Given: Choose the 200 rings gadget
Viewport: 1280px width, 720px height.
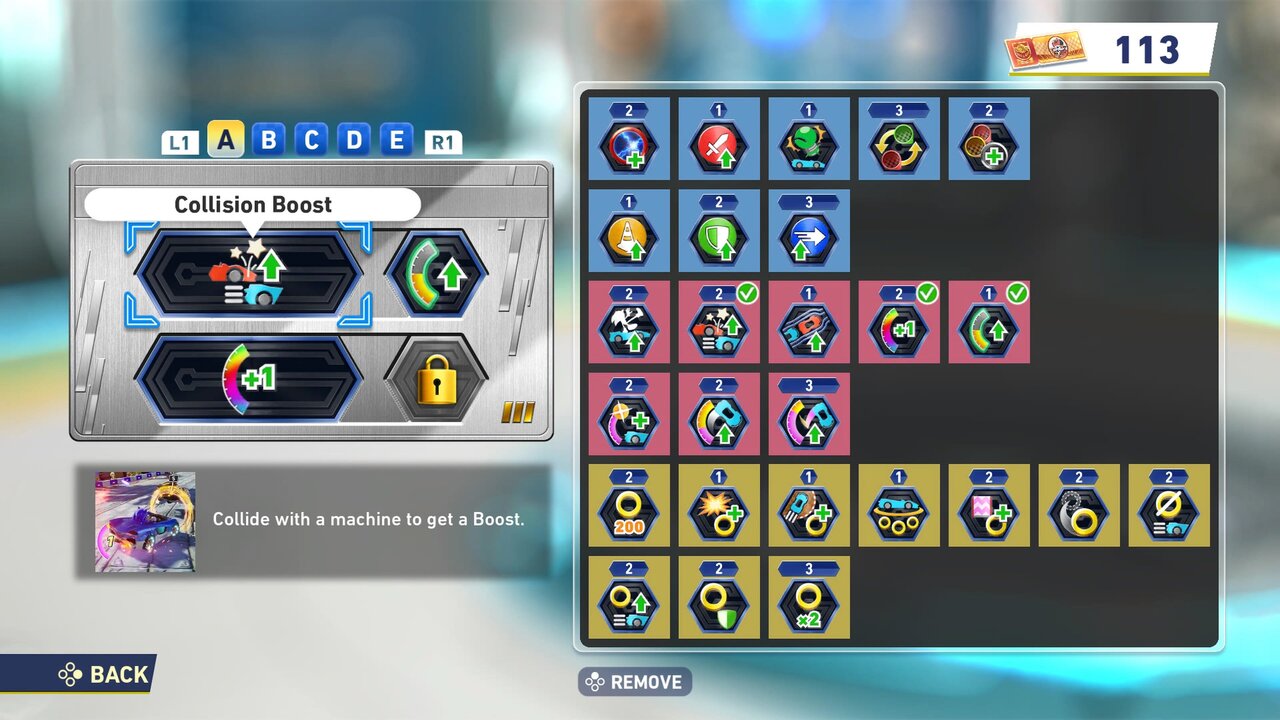Looking at the screenshot, I should (x=629, y=506).
